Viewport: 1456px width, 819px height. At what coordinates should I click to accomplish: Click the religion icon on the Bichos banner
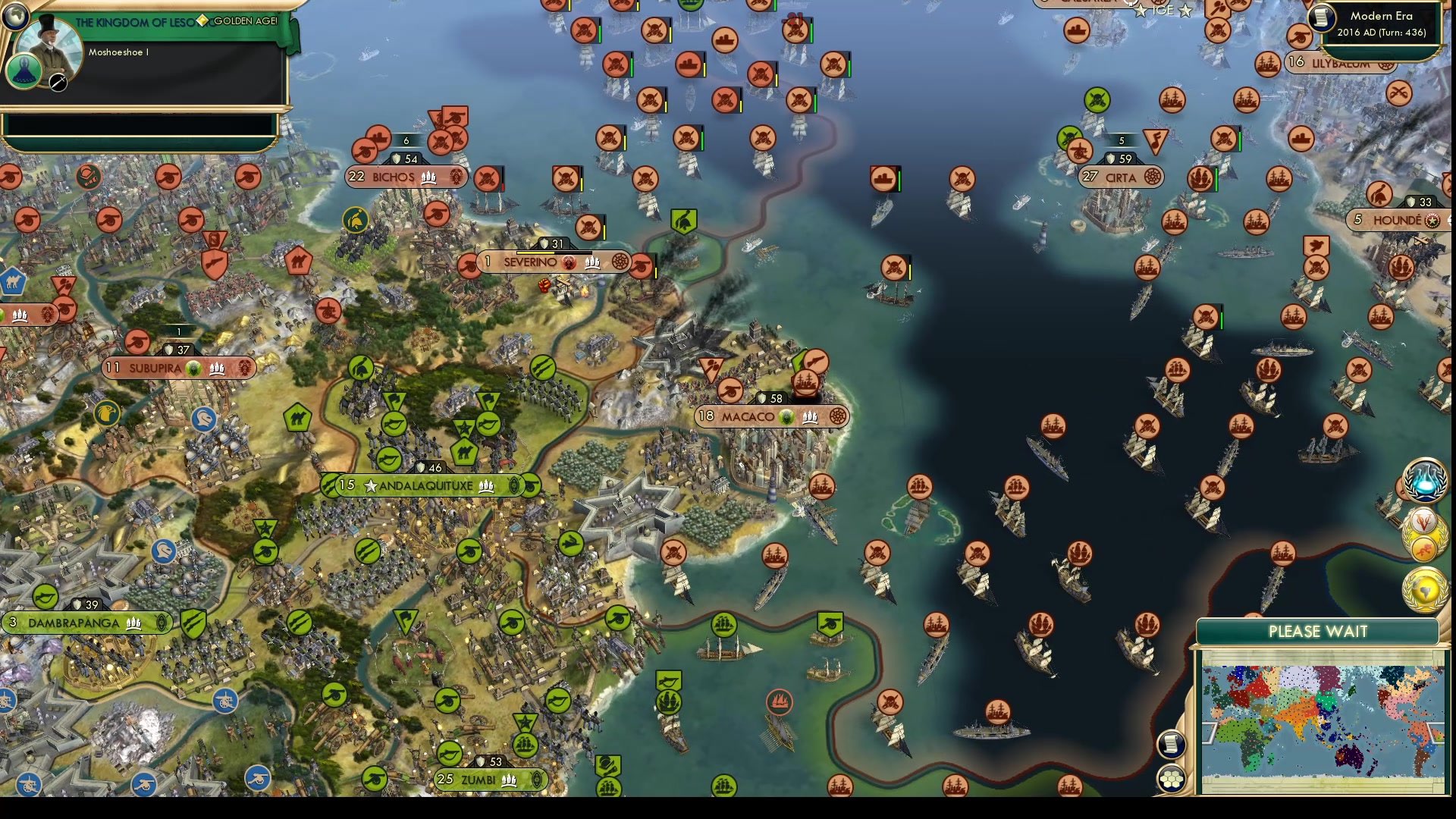(455, 177)
